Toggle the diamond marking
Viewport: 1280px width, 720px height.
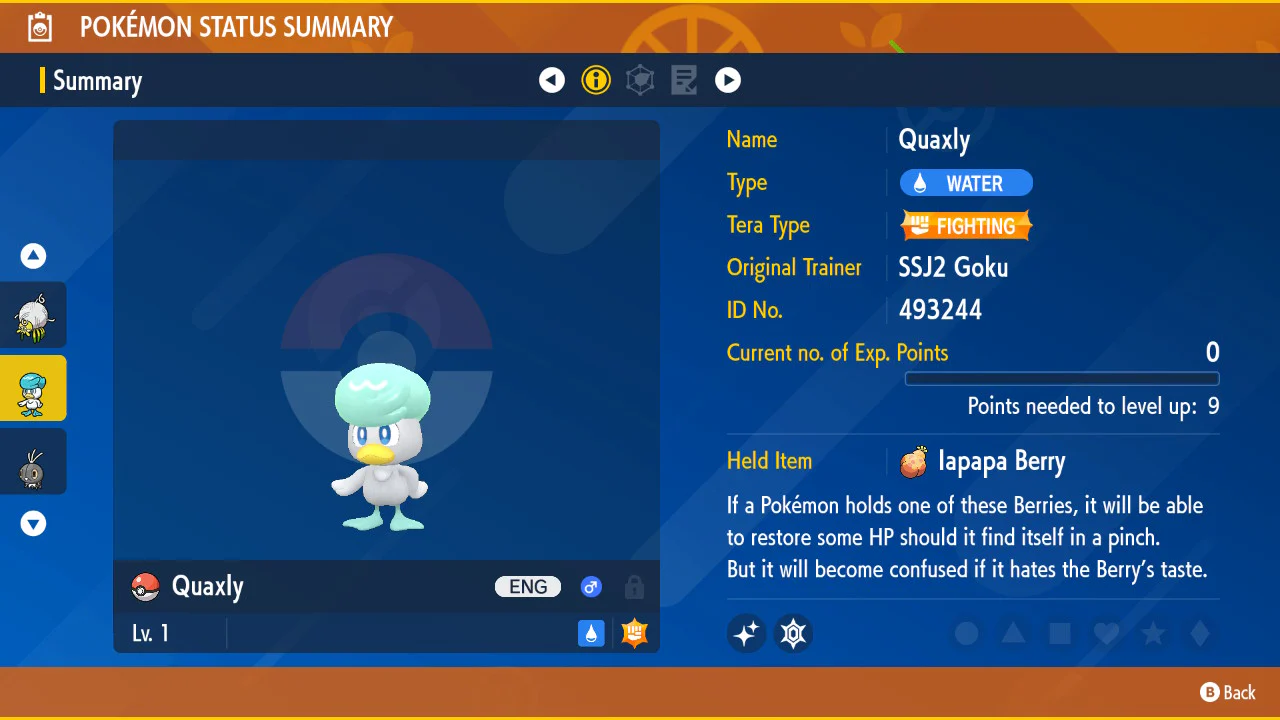(1200, 633)
